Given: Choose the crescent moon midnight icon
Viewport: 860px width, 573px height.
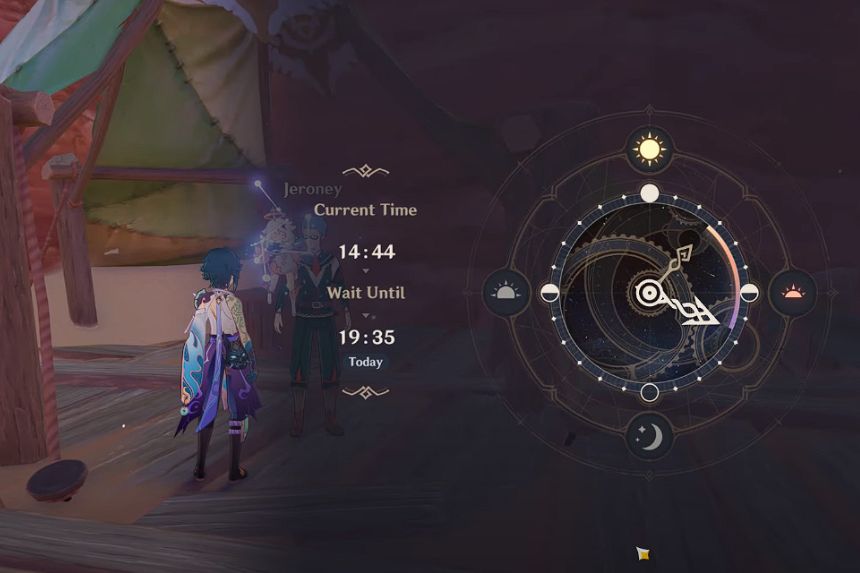Looking at the screenshot, I should click(650, 436).
